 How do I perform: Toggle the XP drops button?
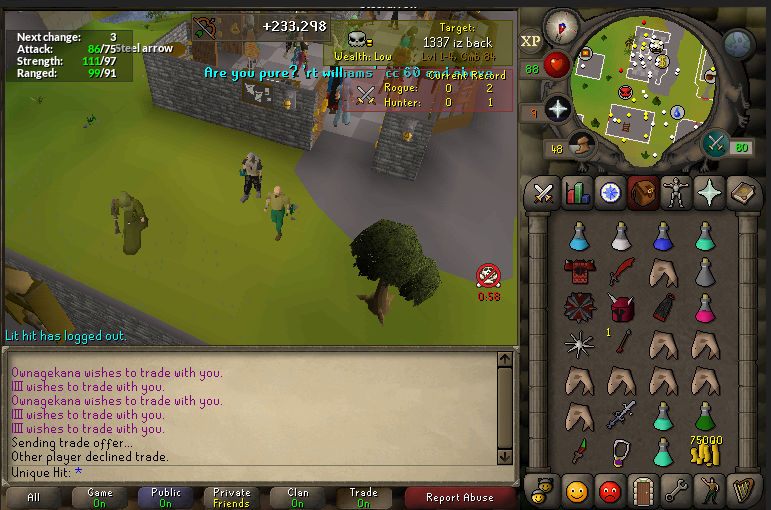point(532,42)
